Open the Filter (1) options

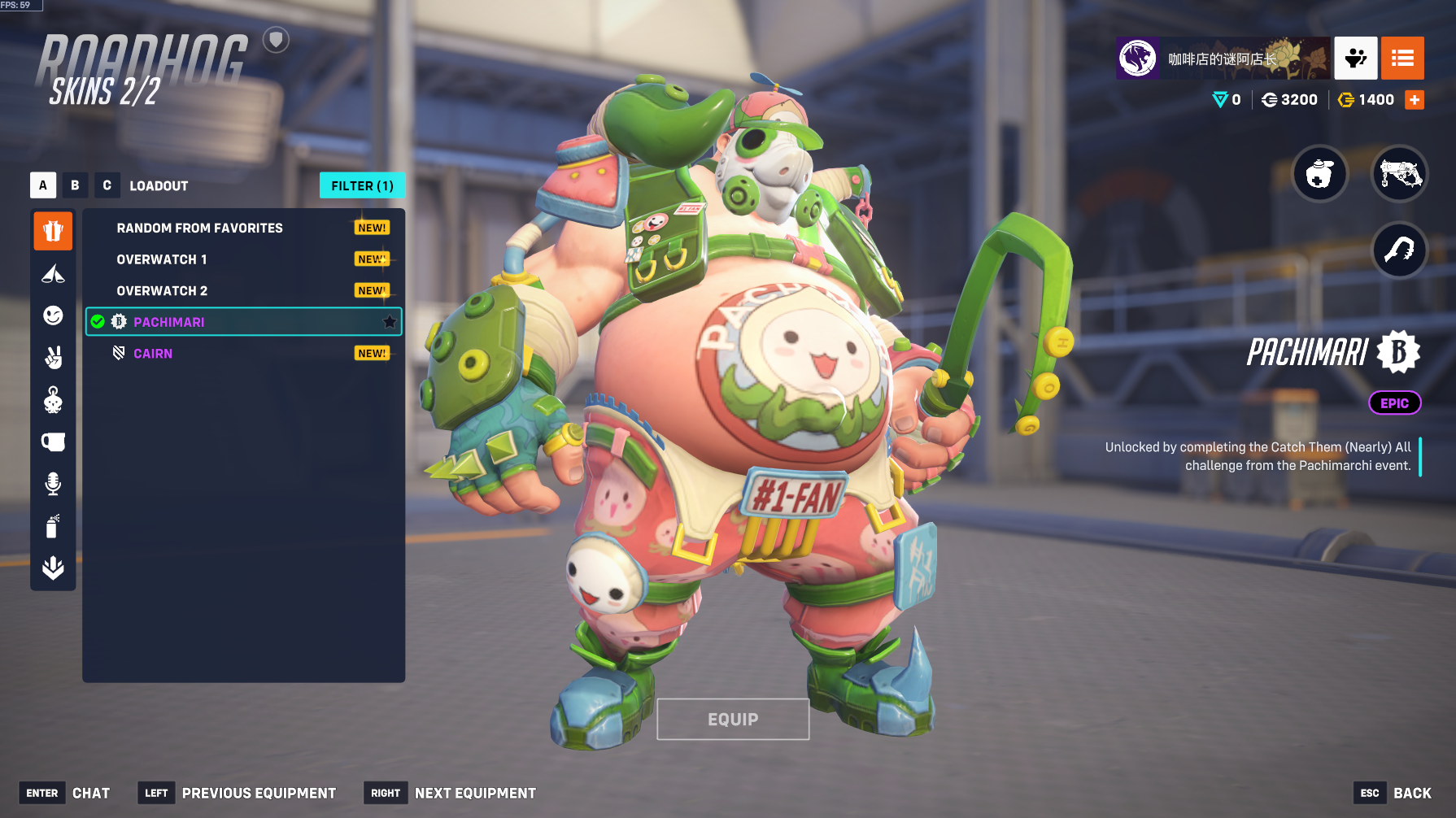(362, 185)
